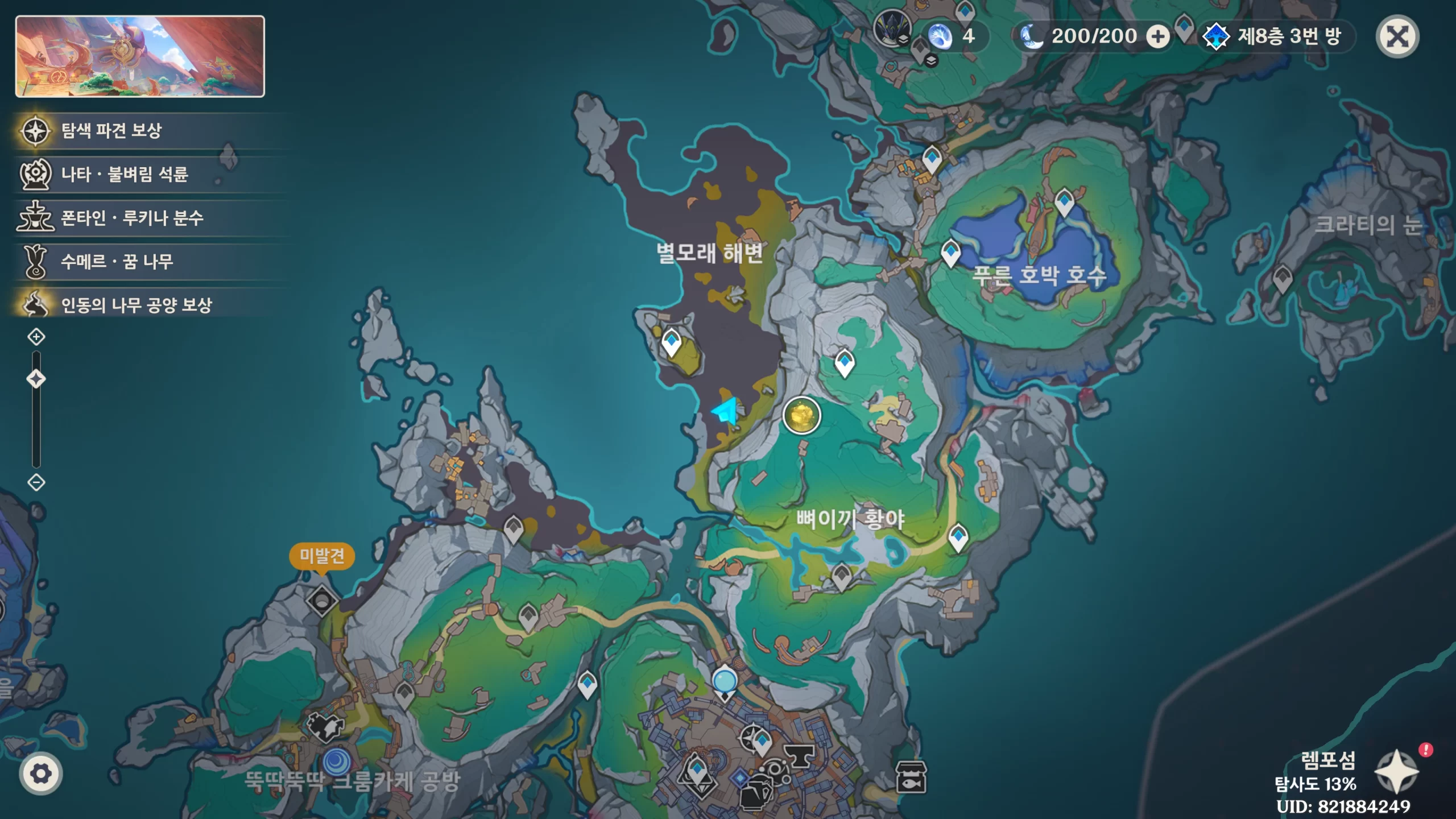This screenshot has height=819, width=1456.
Task: Open map settings gear icon
Action: tap(41, 773)
